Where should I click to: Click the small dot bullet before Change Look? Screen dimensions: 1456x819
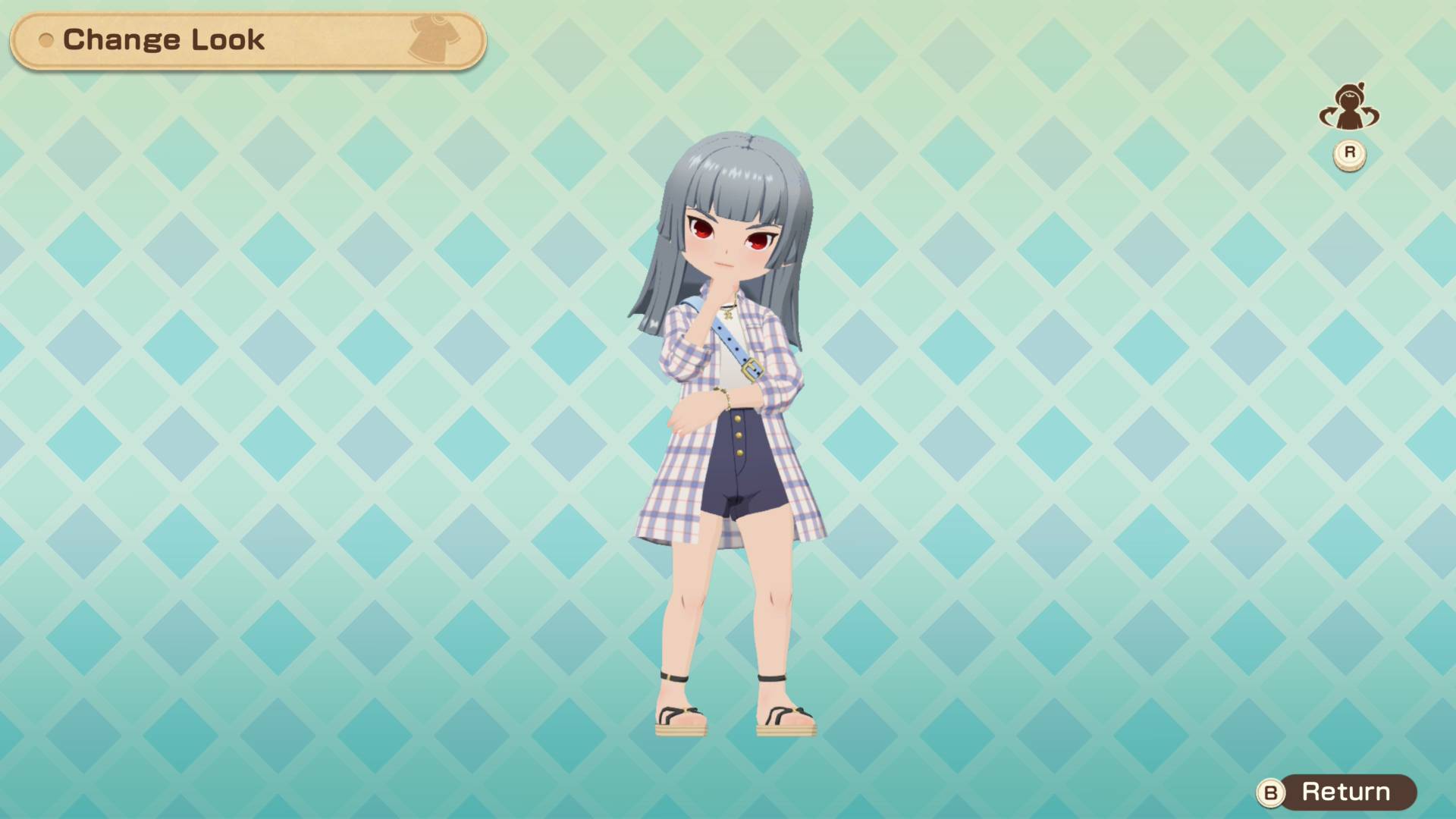(47, 41)
